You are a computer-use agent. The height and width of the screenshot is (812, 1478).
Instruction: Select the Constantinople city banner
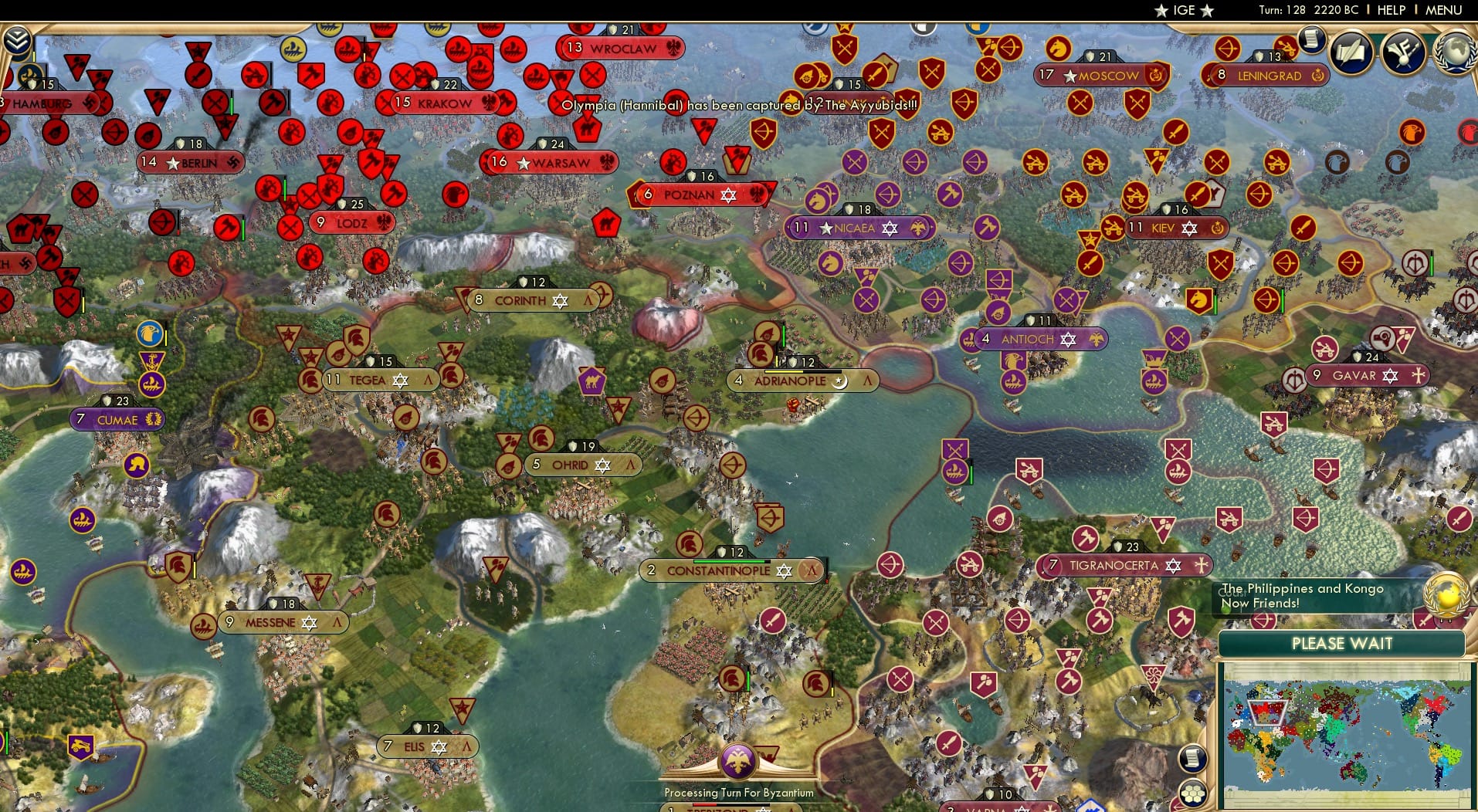click(x=718, y=571)
